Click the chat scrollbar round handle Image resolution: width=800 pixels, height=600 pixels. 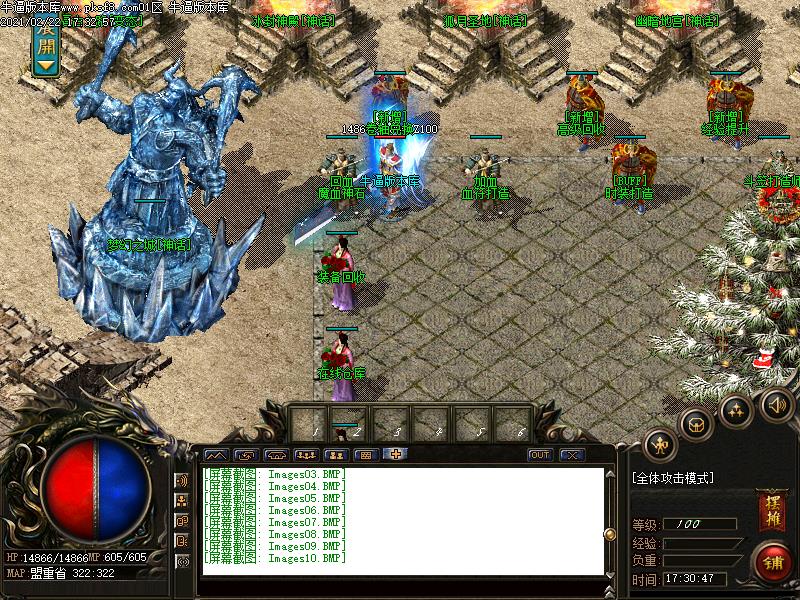click(x=610, y=532)
